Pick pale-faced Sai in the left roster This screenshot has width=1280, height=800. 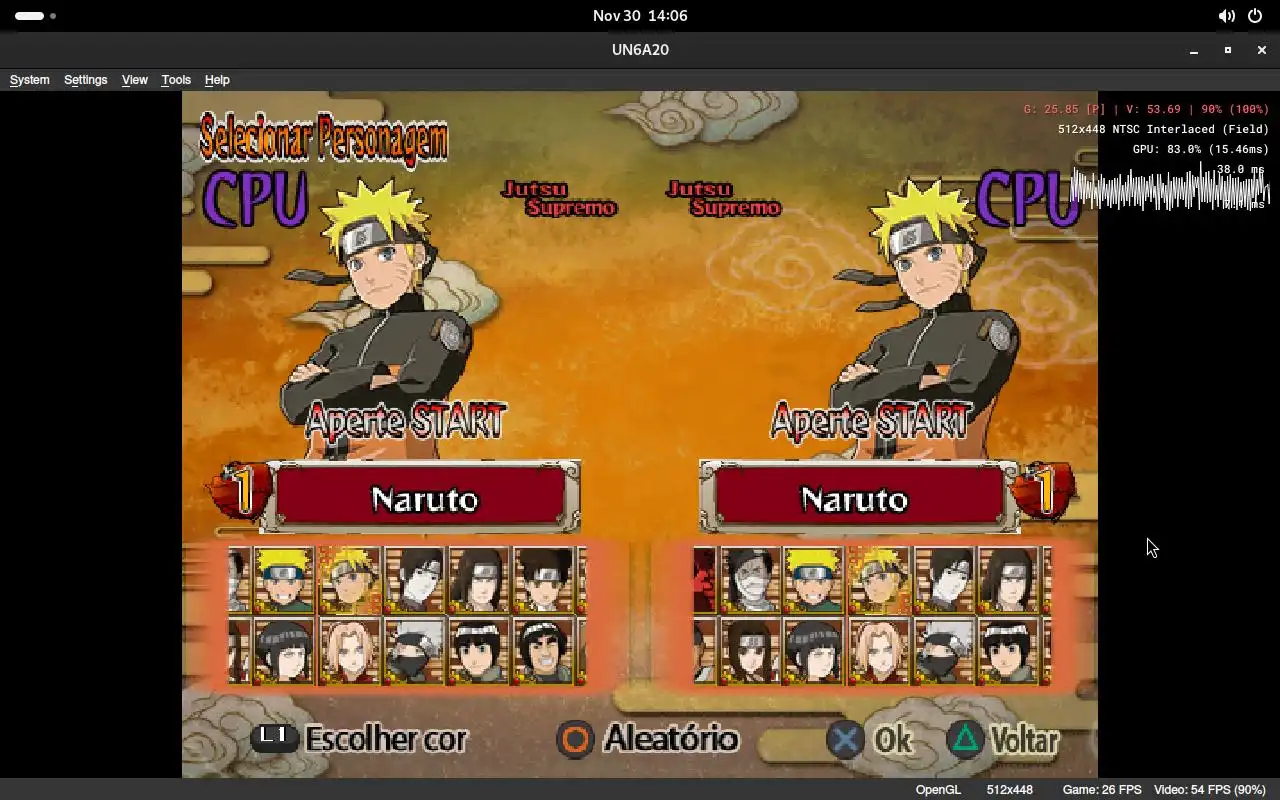point(414,580)
